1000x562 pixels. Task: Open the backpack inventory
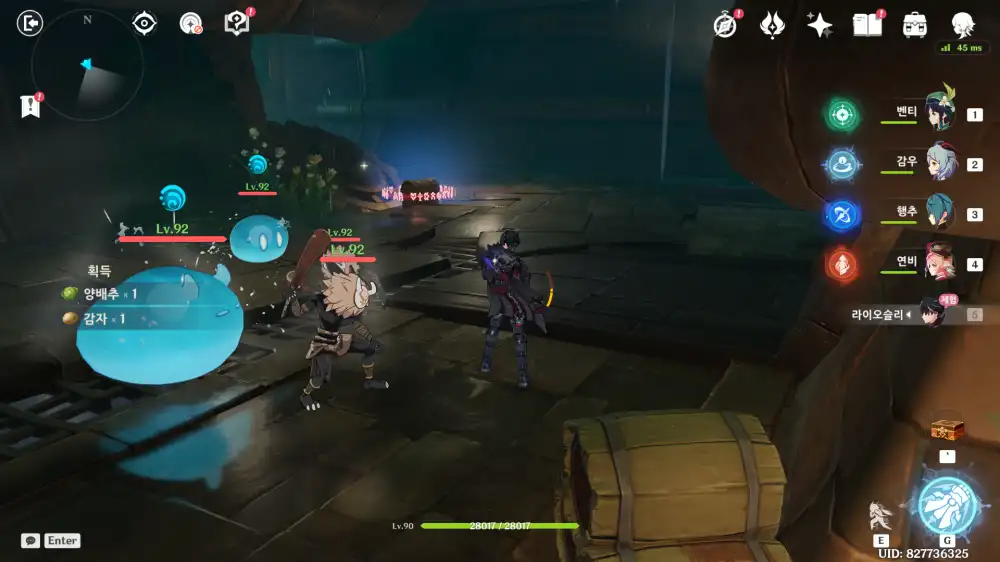coord(913,26)
